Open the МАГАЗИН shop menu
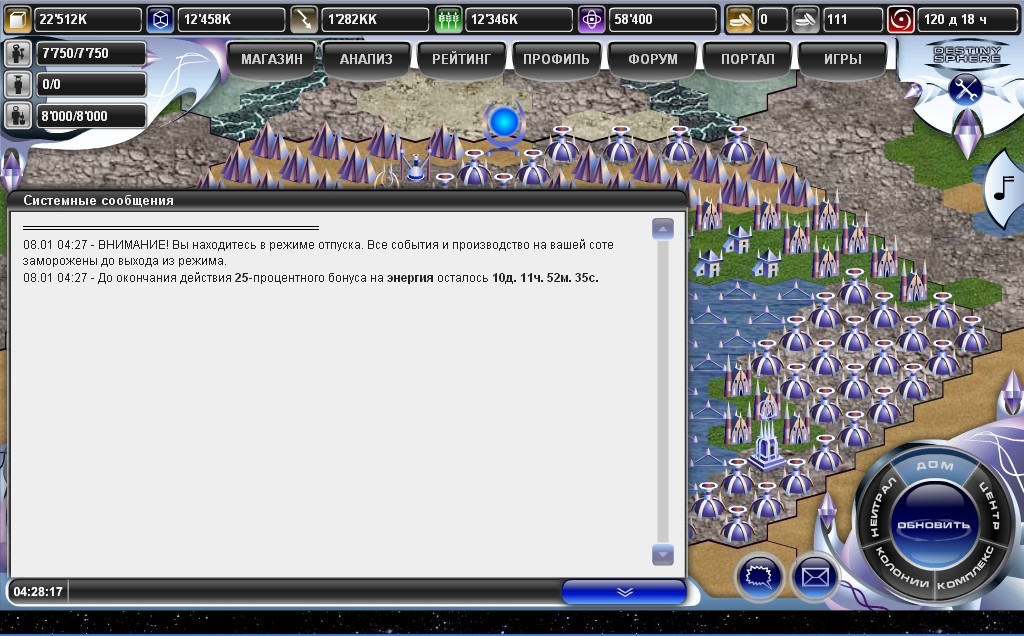 click(x=272, y=59)
